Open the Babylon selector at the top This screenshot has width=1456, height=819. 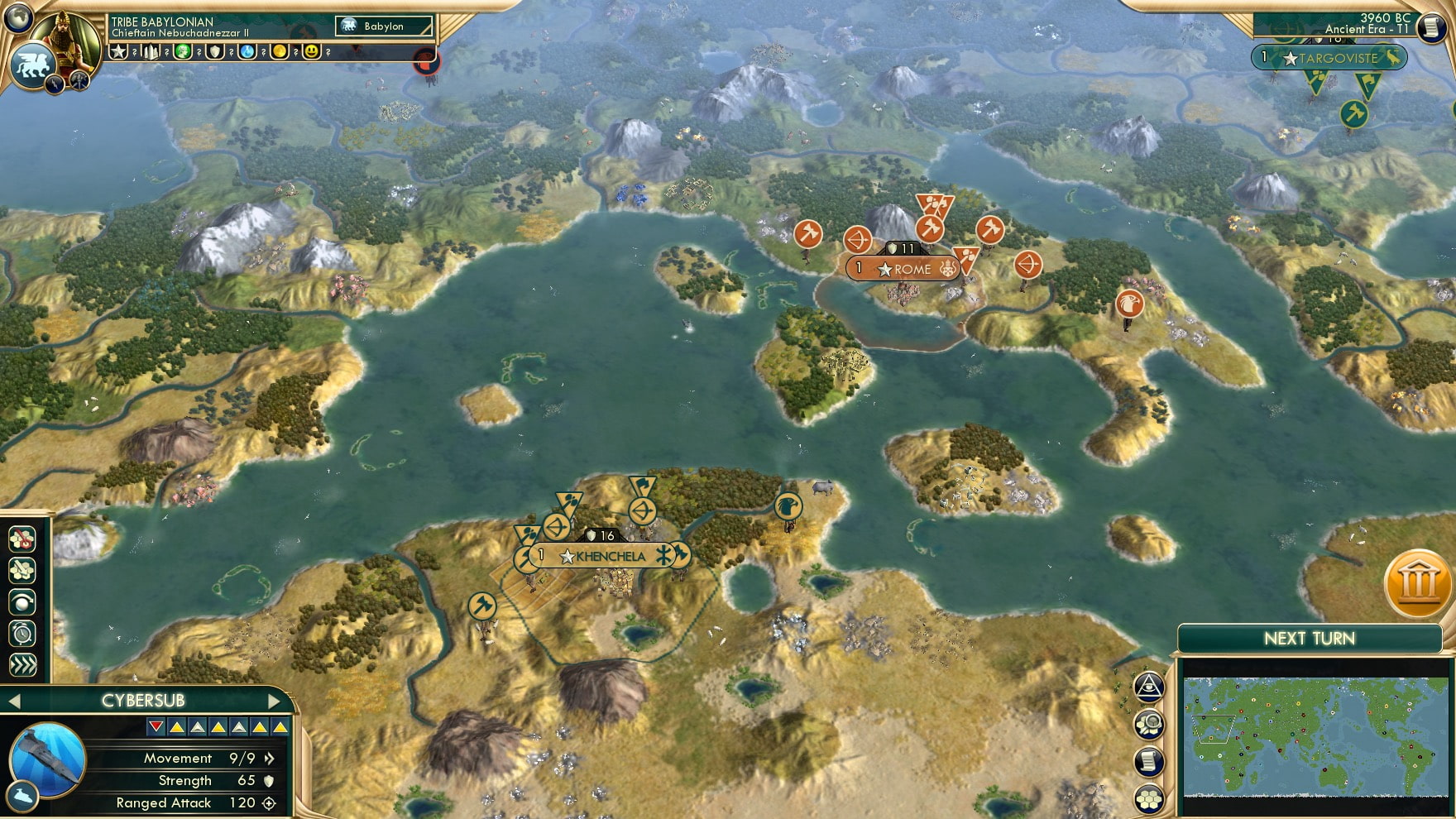click(x=383, y=26)
